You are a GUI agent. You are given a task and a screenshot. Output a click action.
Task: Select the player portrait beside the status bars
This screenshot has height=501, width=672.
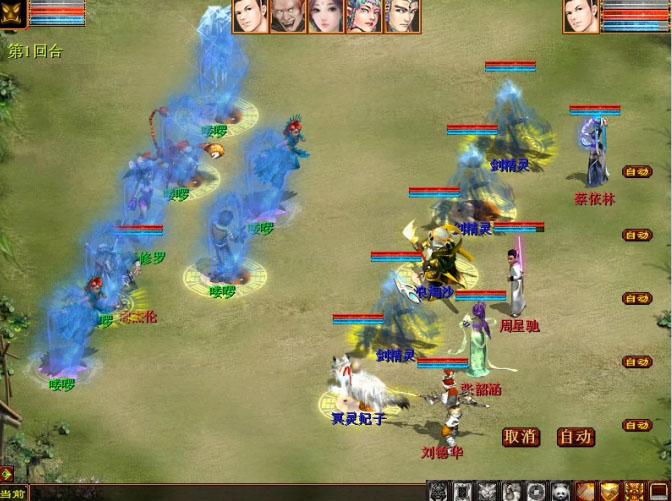(580, 17)
